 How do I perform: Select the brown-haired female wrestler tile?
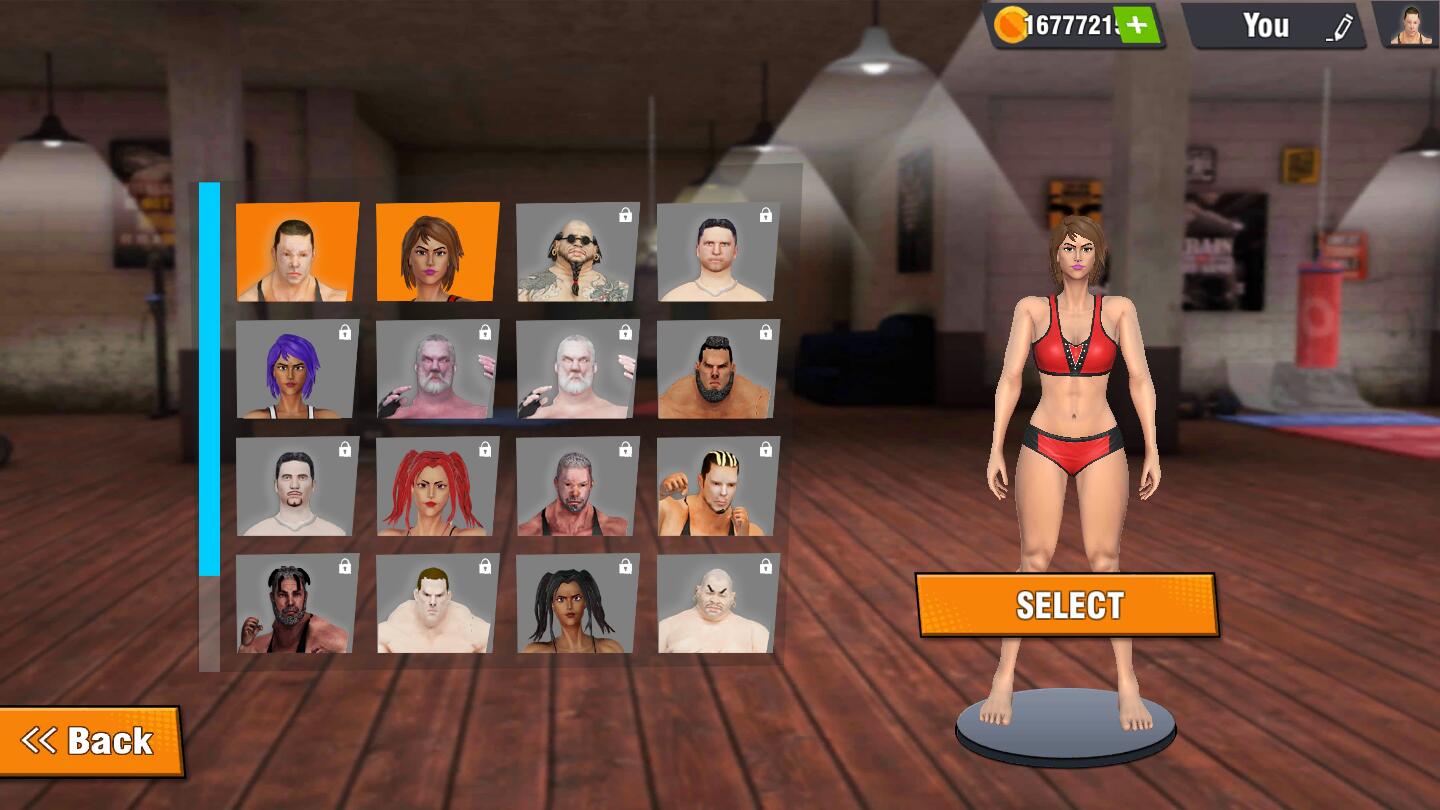437,252
